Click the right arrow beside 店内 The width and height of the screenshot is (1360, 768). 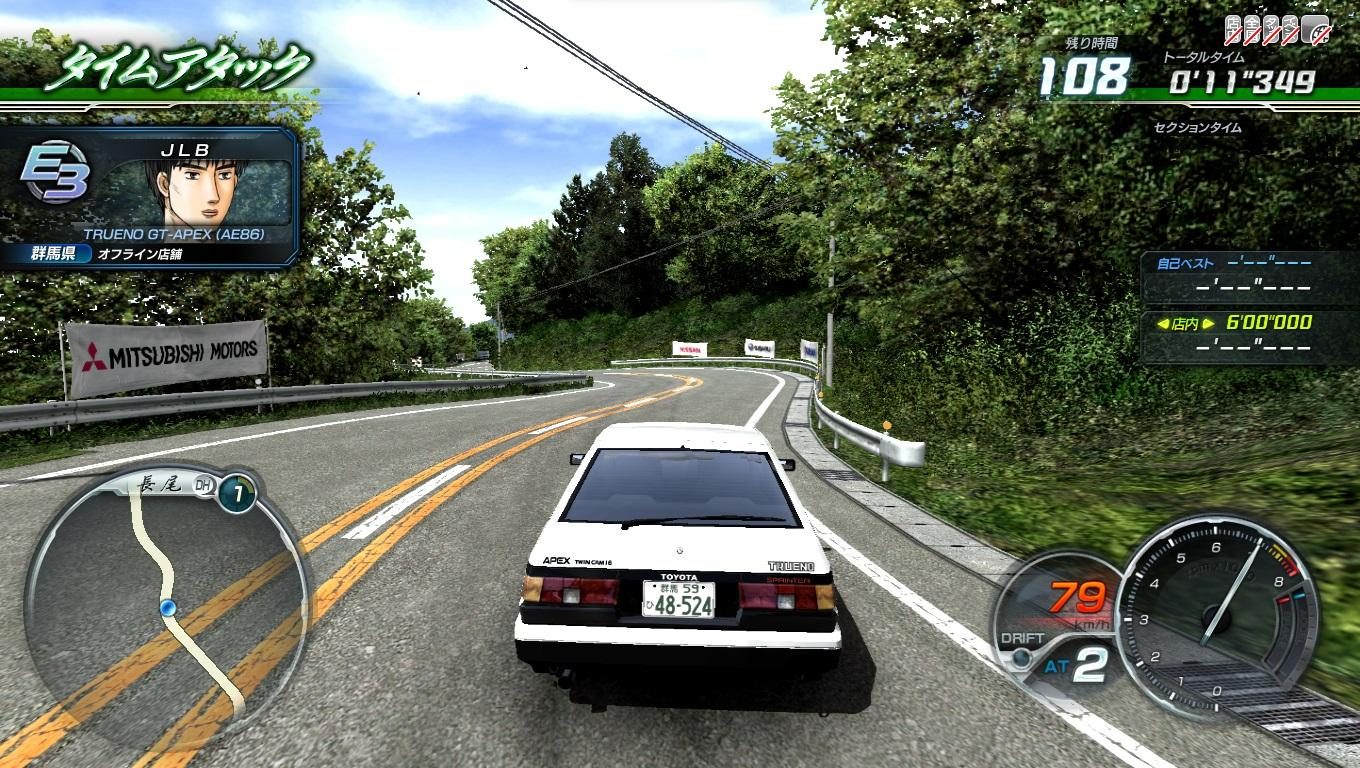1209,323
